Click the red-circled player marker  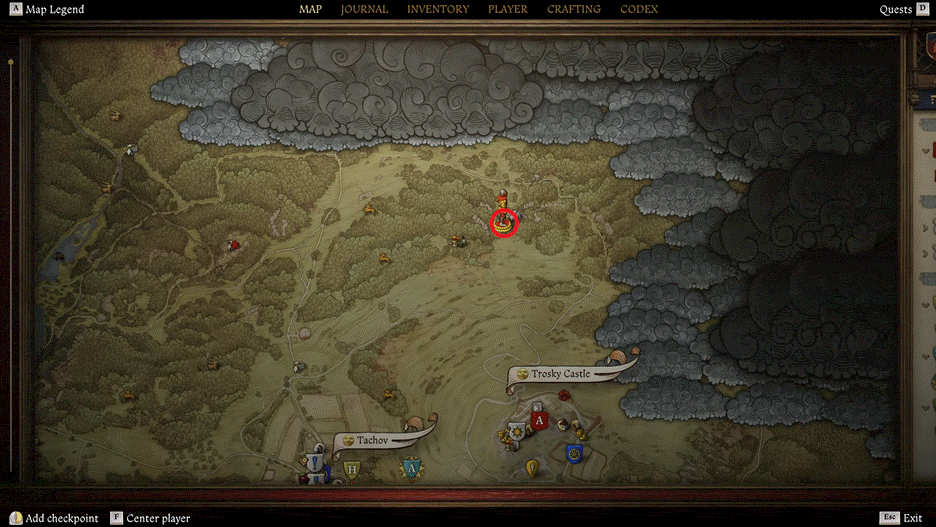(504, 223)
